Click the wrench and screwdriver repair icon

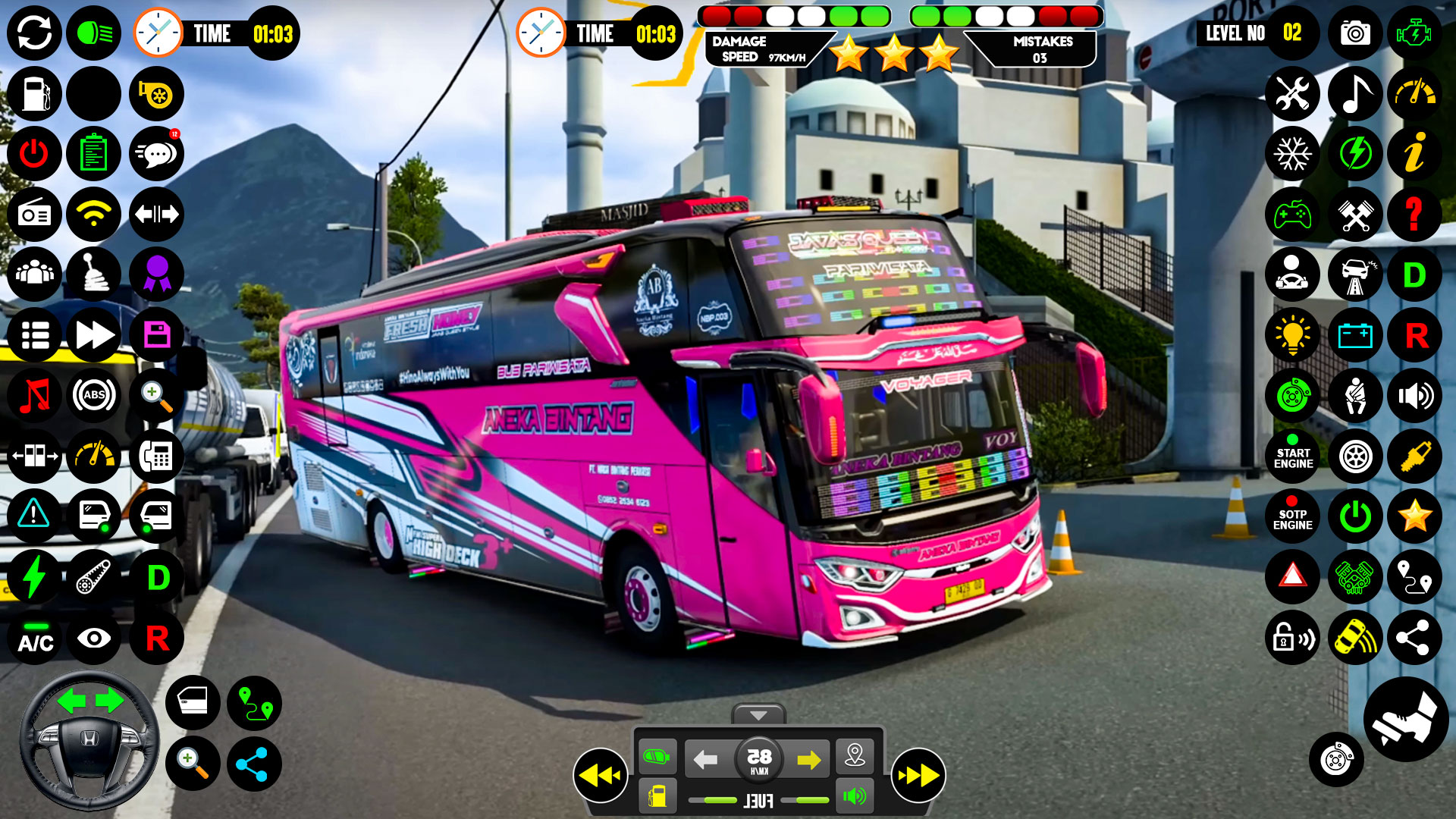click(1292, 94)
